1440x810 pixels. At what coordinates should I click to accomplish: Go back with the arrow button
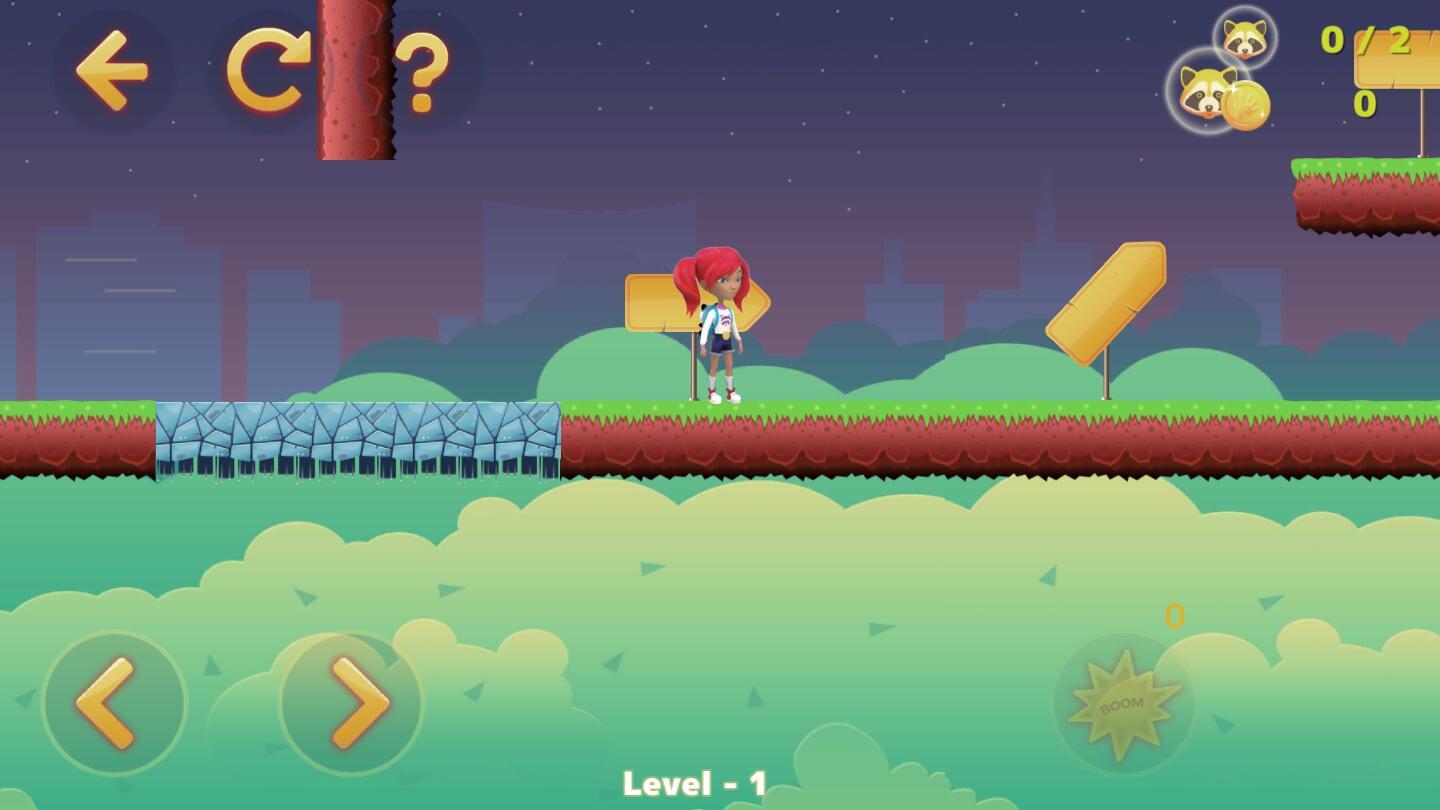click(x=112, y=70)
